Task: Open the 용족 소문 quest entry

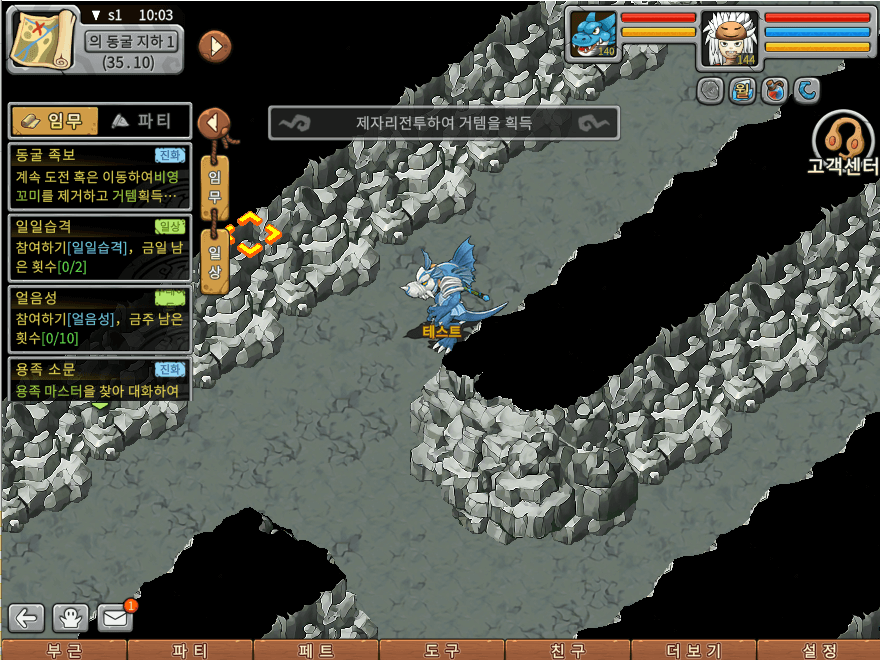Action: 98,380
